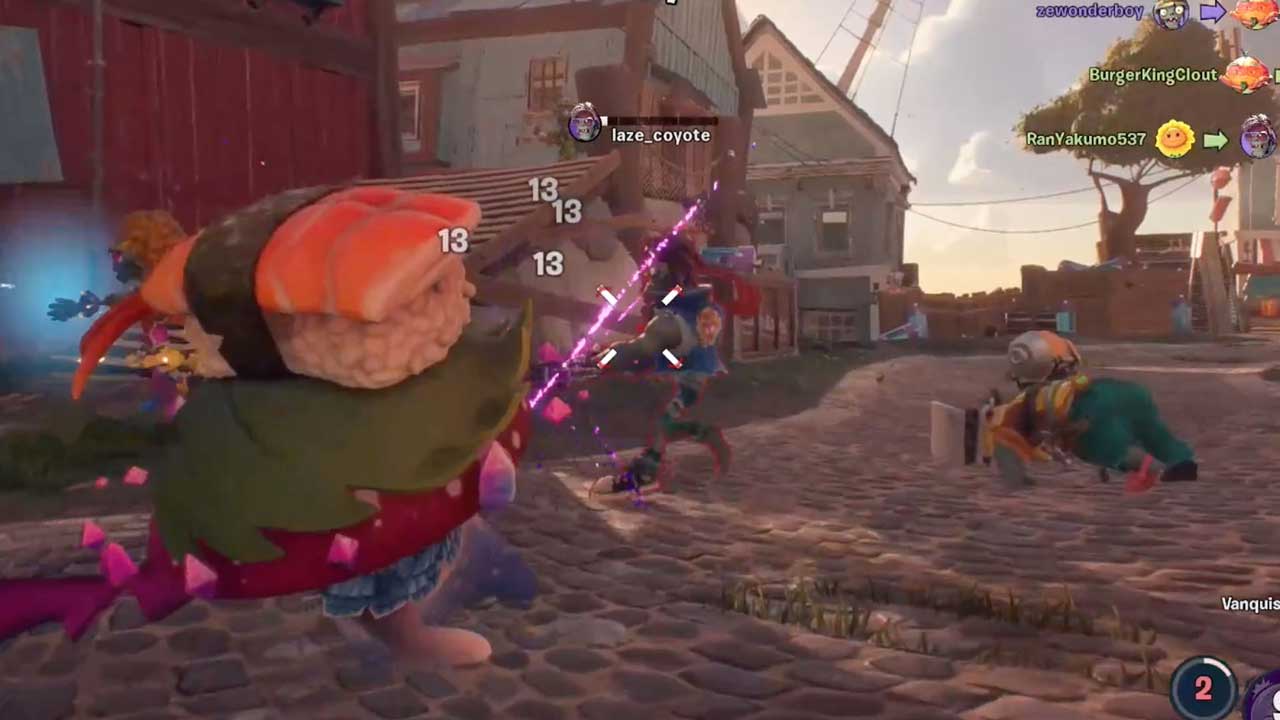Click the BurgerKingClout player name
This screenshot has width=1280, height=720.
(x=1152, y=75)
